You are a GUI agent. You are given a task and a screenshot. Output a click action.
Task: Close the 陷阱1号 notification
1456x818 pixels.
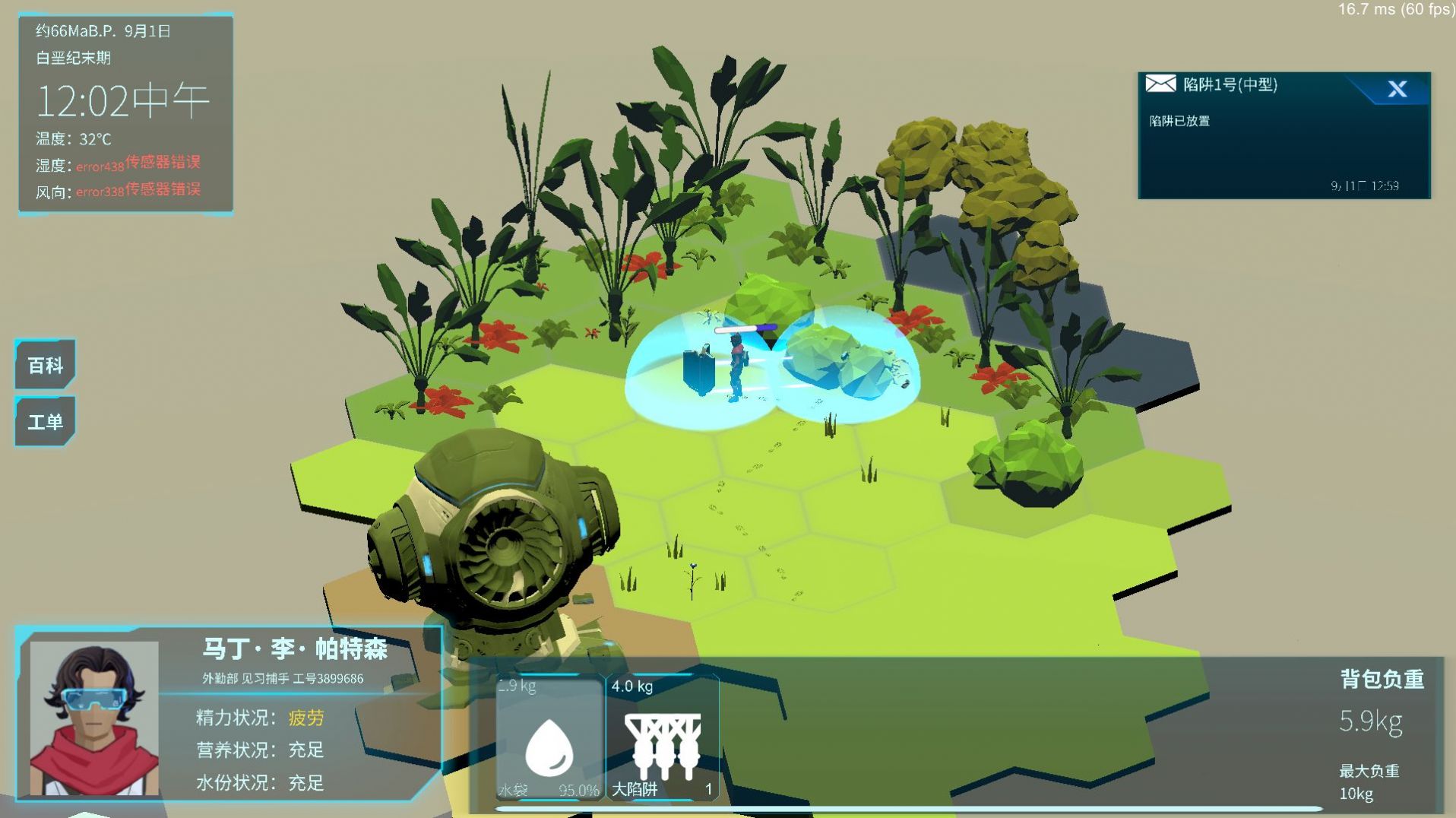click(x=1397, y=89)
